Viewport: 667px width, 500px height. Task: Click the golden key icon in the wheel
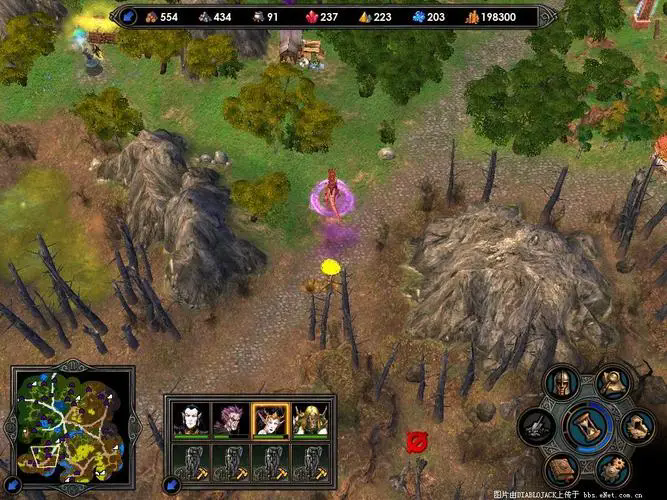(x=611, y=382)
